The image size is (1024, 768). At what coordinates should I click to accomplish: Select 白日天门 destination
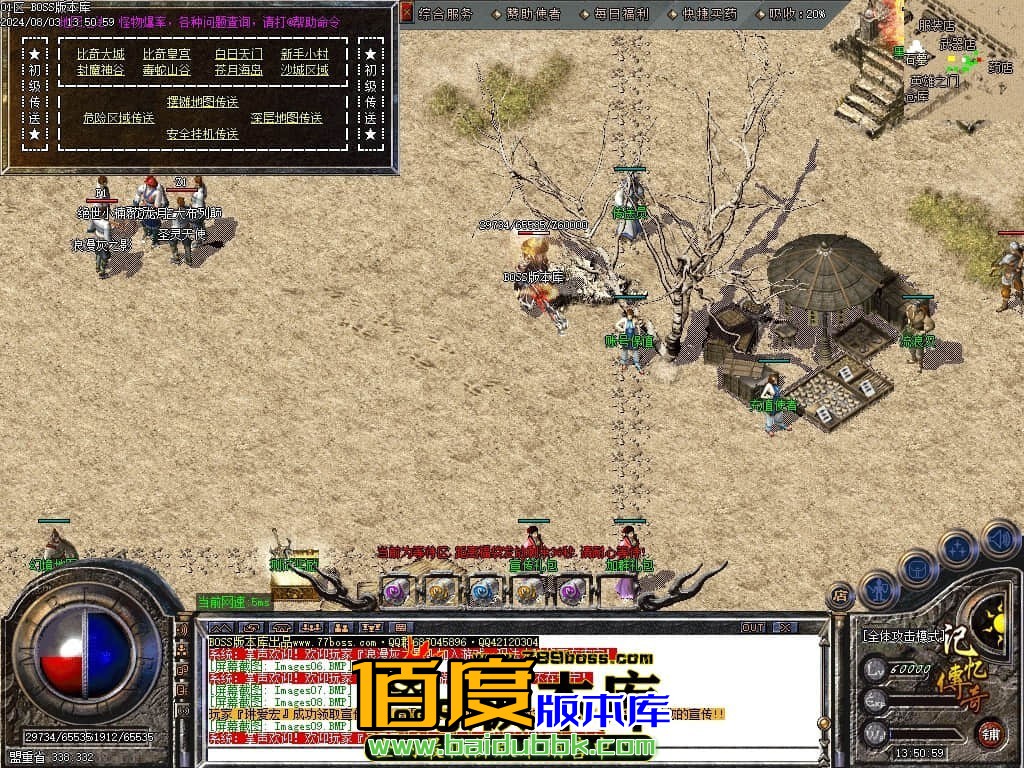point(238,54)
